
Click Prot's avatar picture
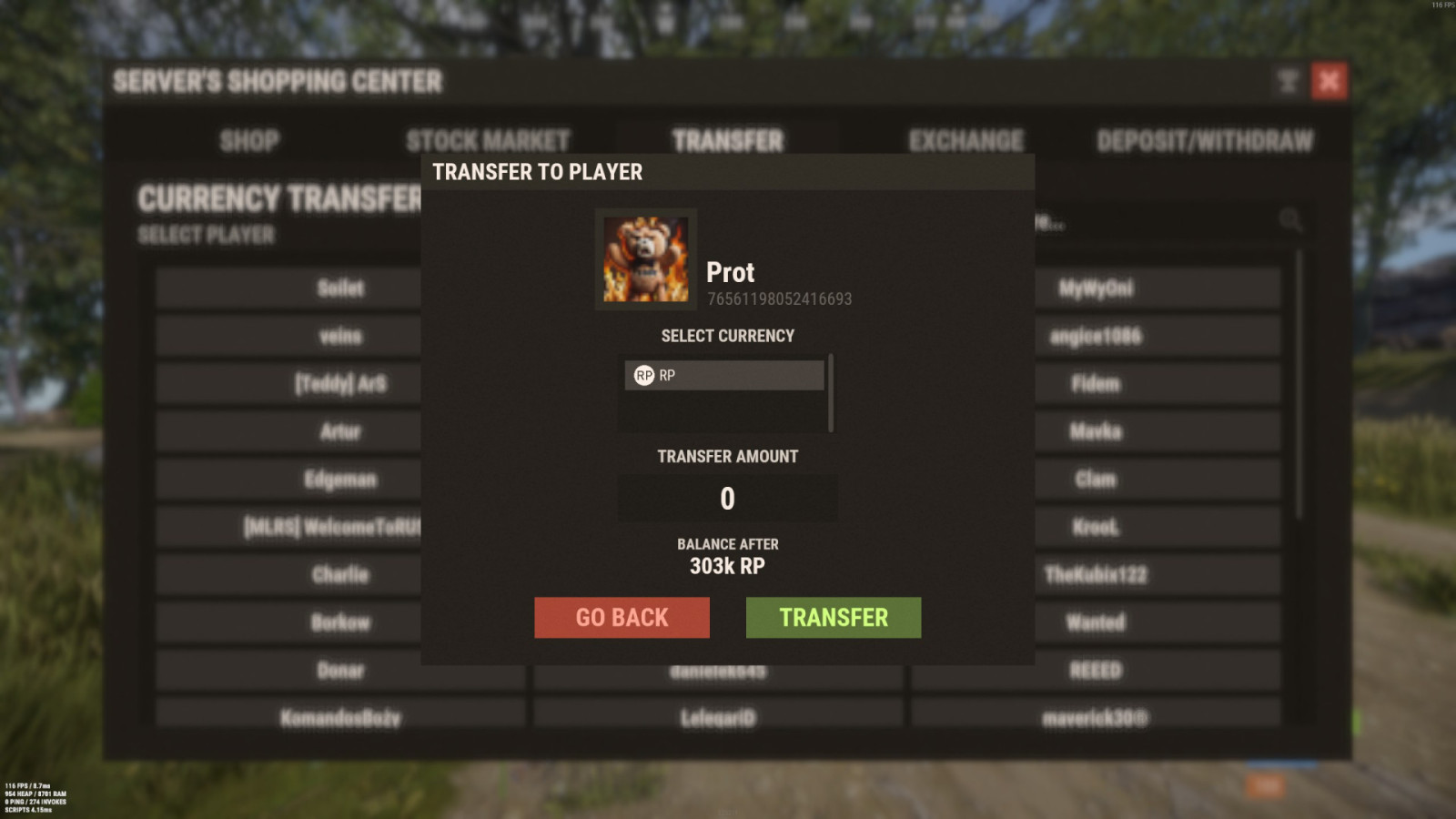pyautogui.click(x=645, y=258)
